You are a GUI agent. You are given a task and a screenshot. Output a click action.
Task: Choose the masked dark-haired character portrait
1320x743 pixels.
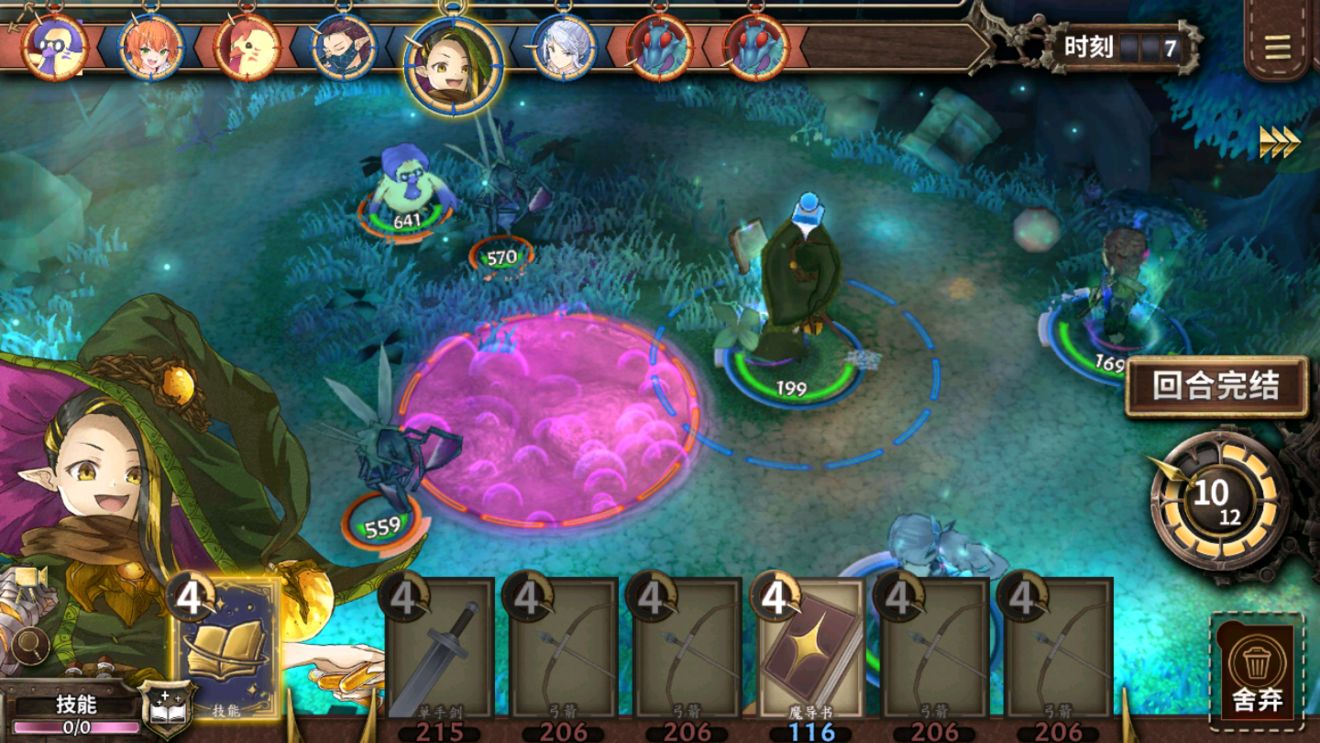343,46
